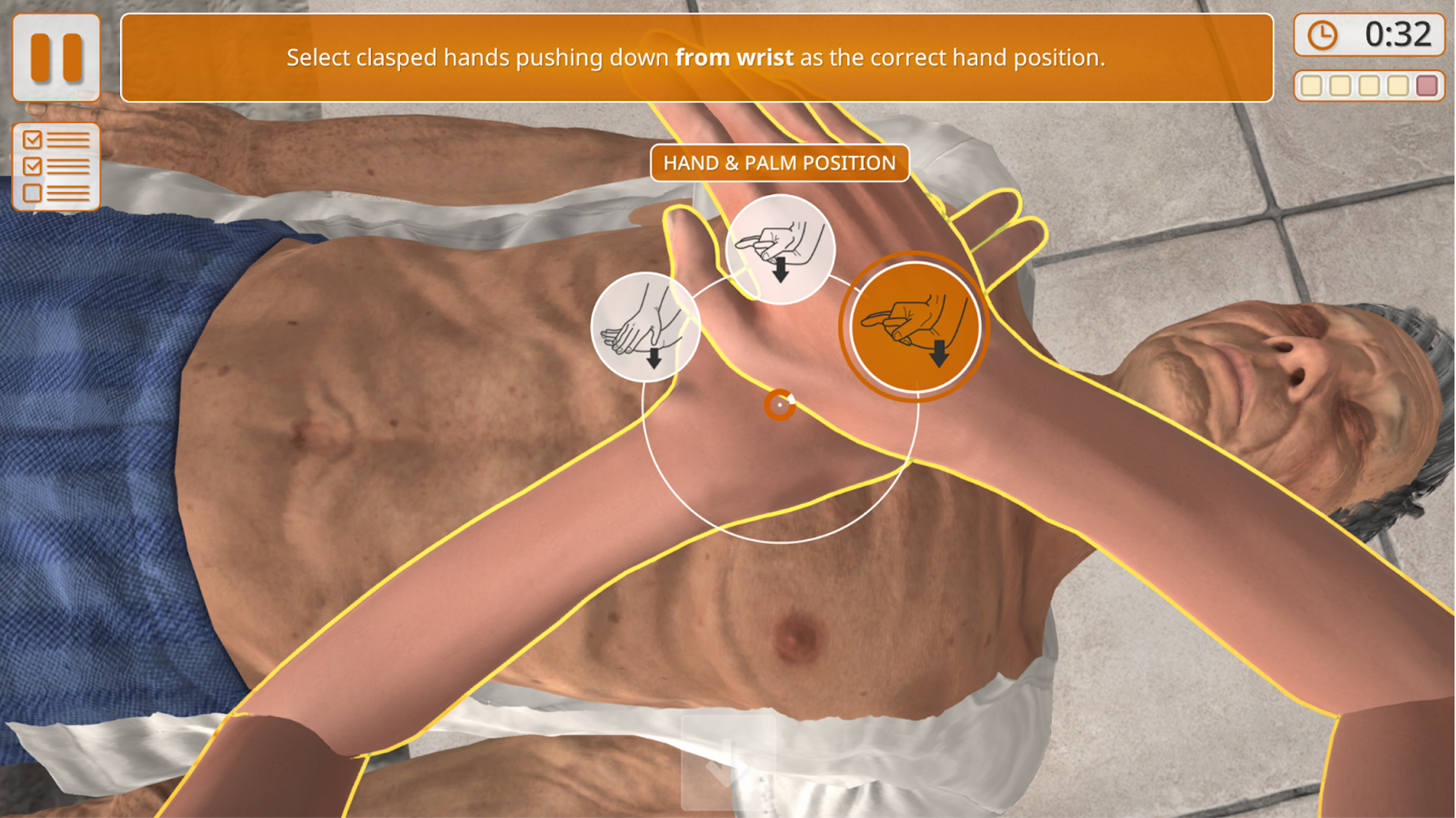Select the highlighted orange clasped-hands option

[913, 326]
